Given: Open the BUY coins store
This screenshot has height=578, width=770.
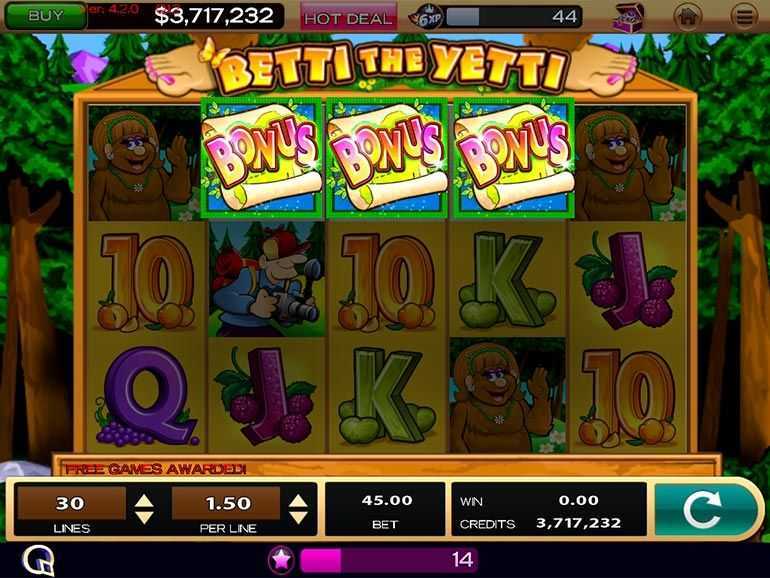Looking at the screenshot, I should tap(44, 16).
